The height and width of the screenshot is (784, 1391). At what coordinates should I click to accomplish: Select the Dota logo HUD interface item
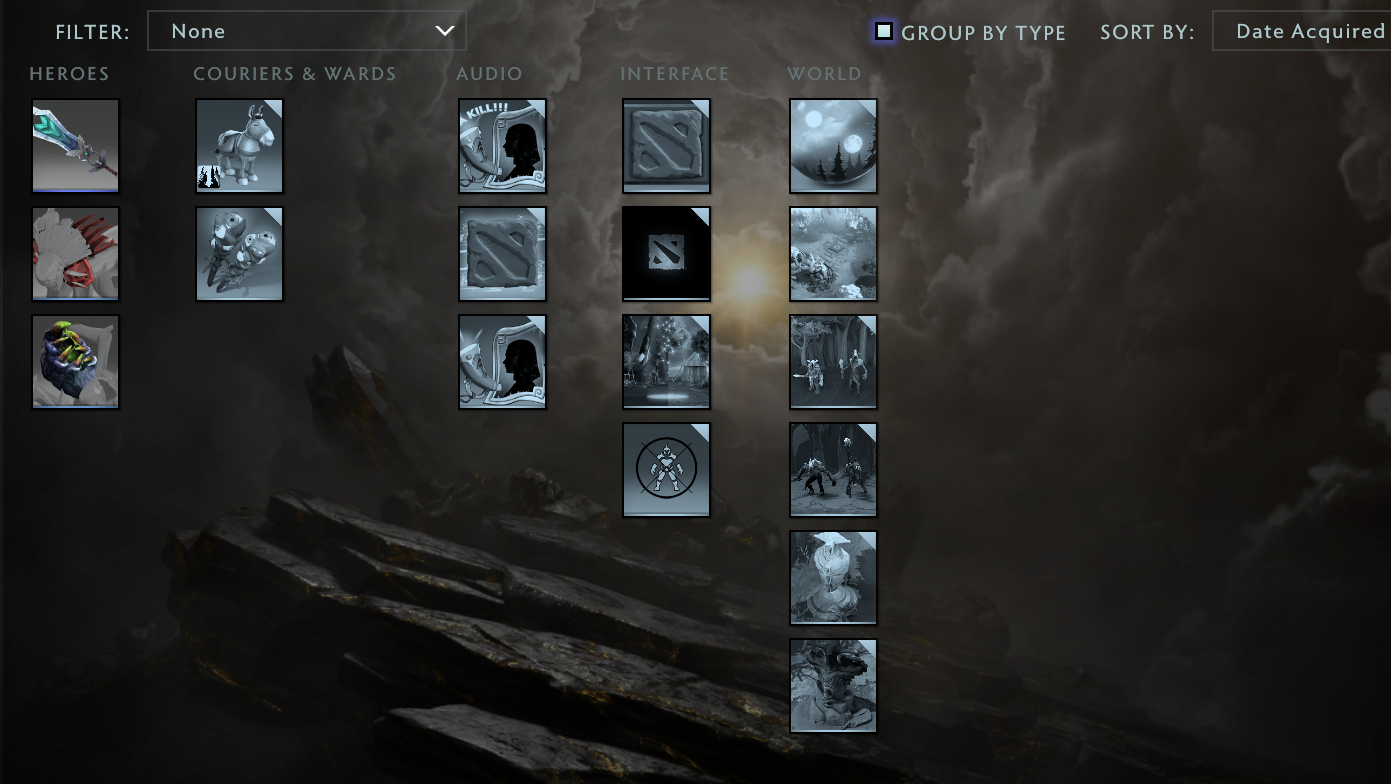point(666,145)
